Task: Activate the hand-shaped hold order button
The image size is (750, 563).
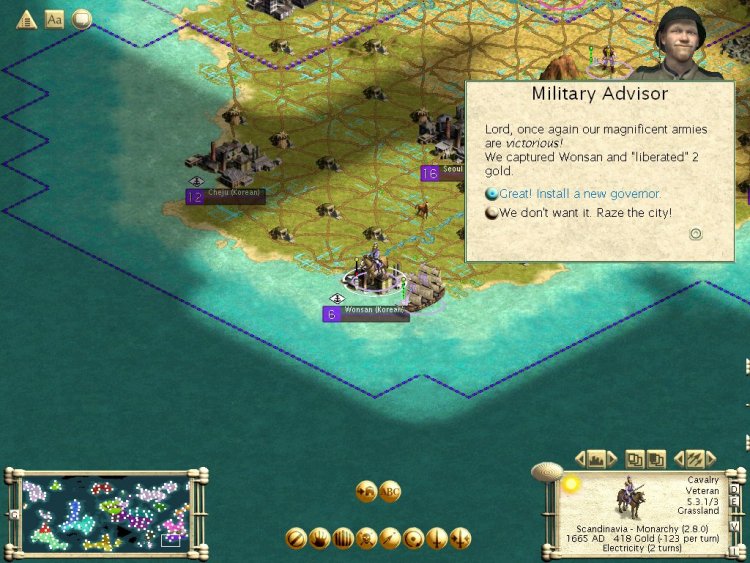Action: (x=320, y=538)
